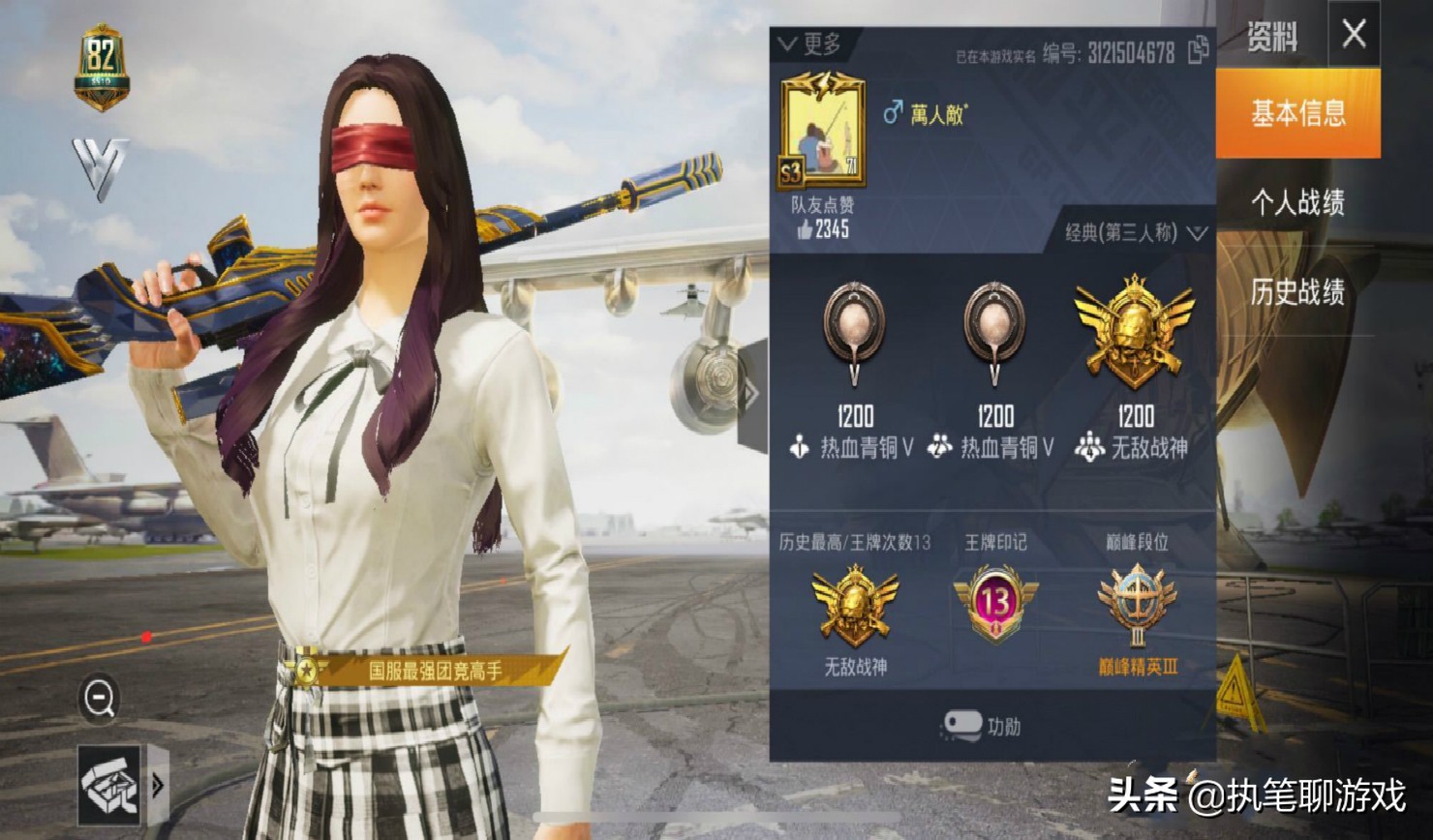The image size is (1433, 840).
Task: Show the 历史战绩 tab
Action: tap(1297, 291)
